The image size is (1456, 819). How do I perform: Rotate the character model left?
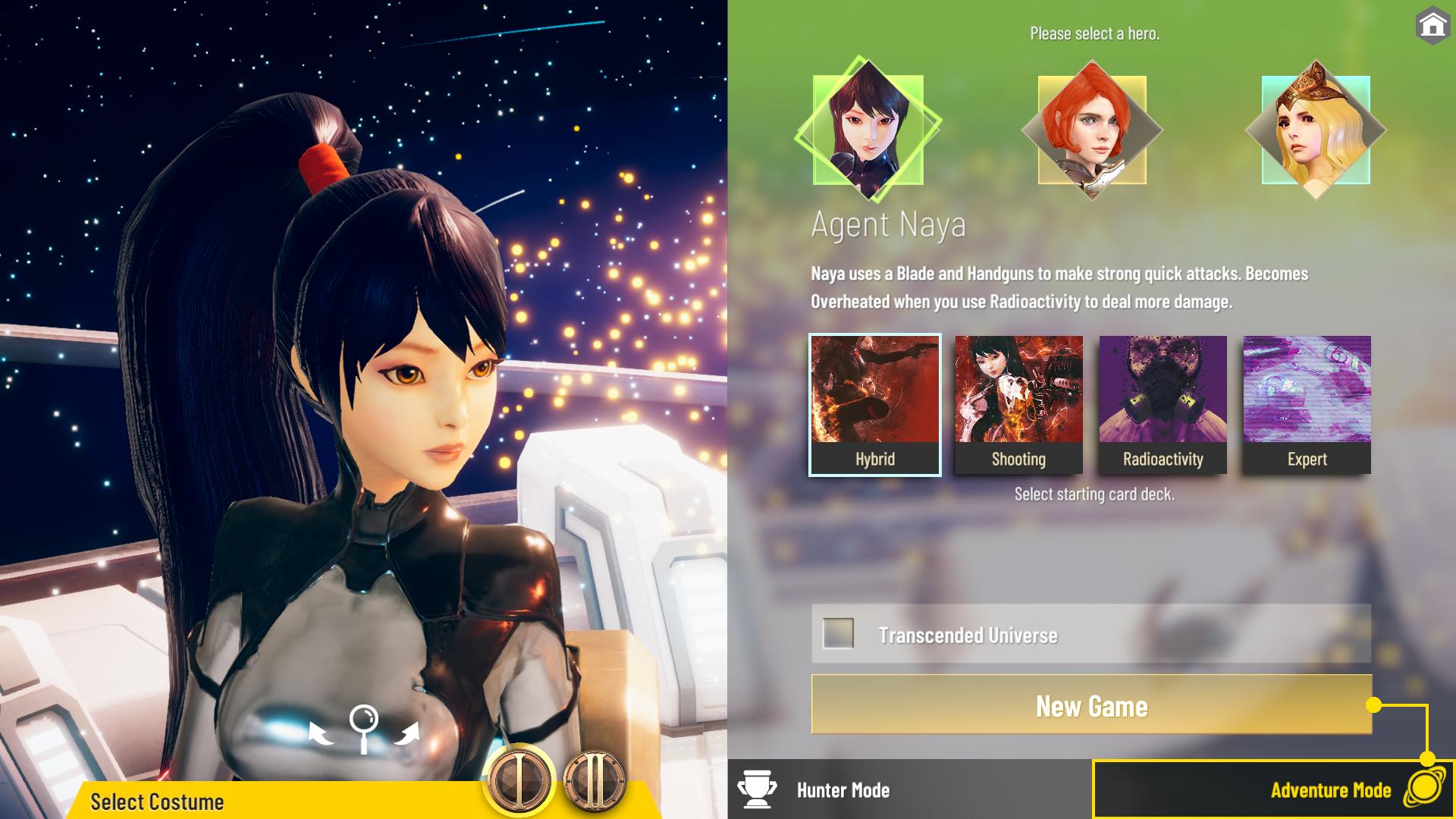click(x=320, y=733)
